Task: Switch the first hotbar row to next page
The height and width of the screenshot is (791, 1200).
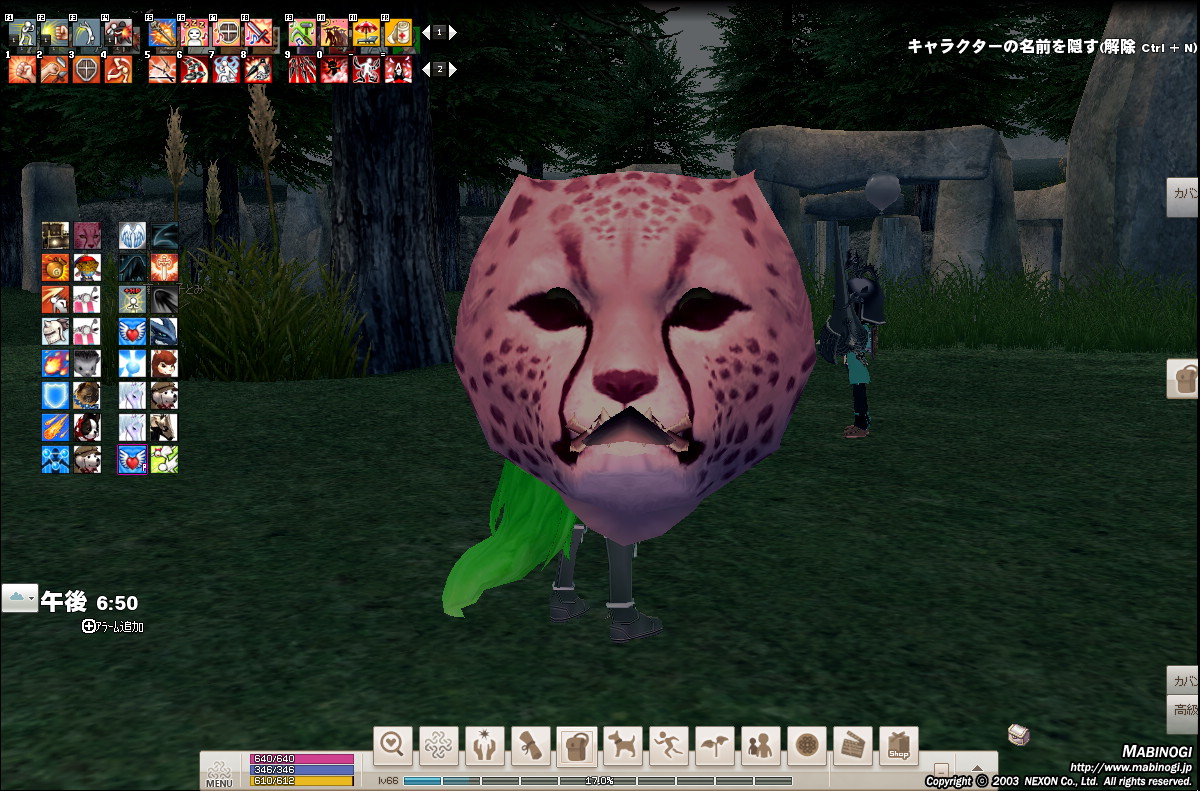Action: click(453, 32)
